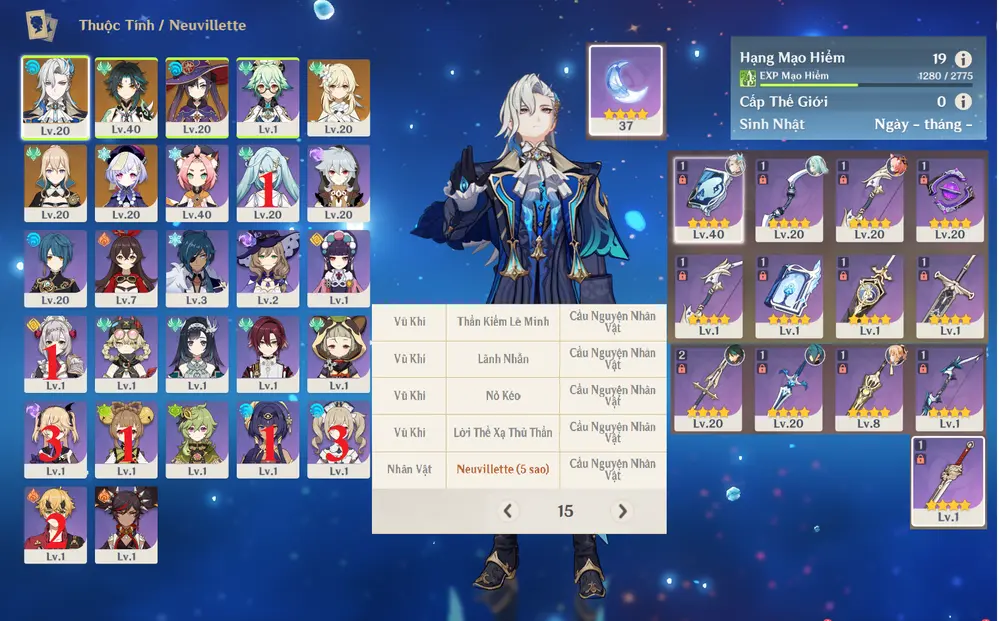Go back with the previous page arrow

(x=508, y=511)
